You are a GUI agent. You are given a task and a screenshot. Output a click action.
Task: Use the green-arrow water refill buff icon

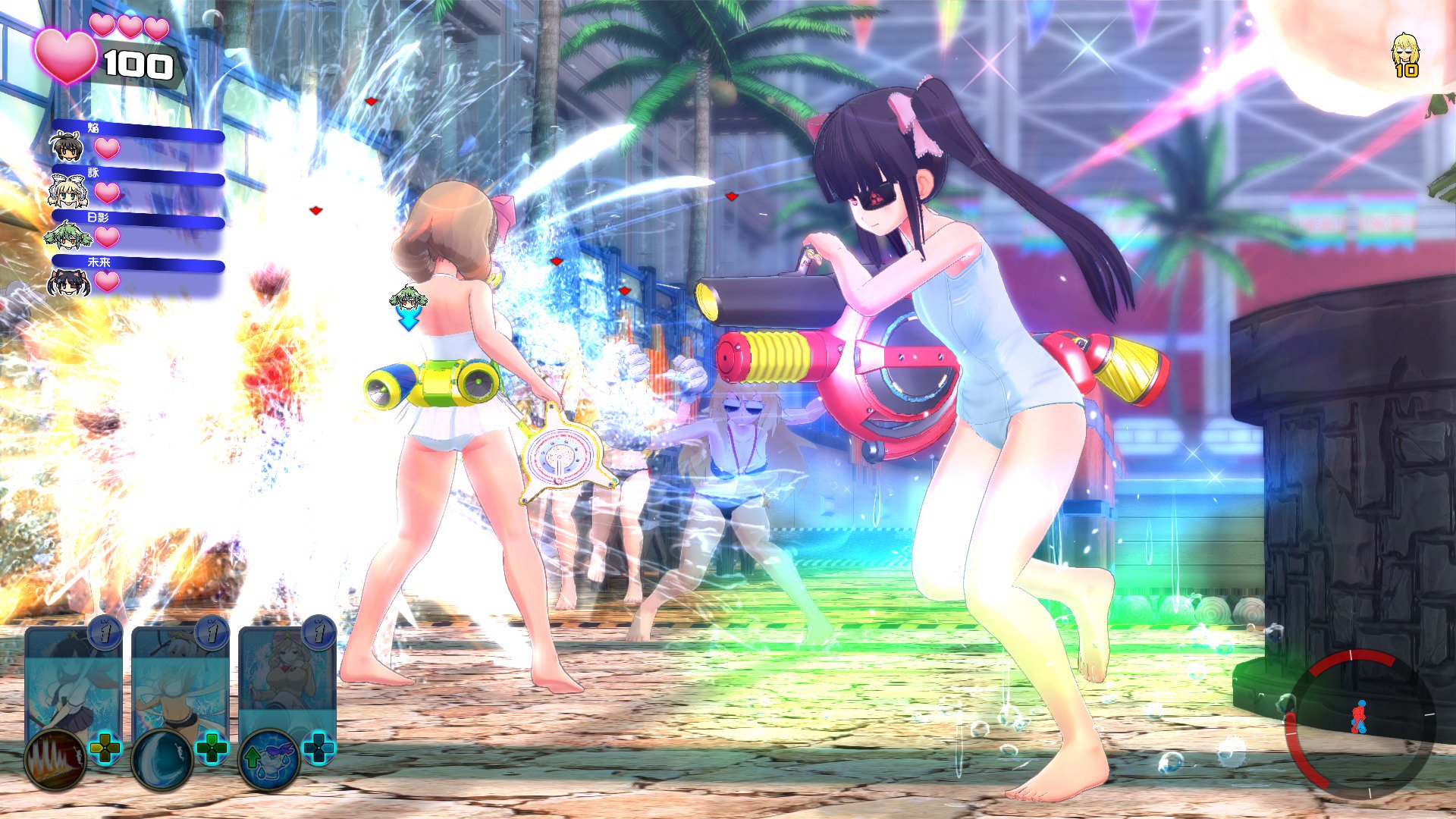pos(267,755)
